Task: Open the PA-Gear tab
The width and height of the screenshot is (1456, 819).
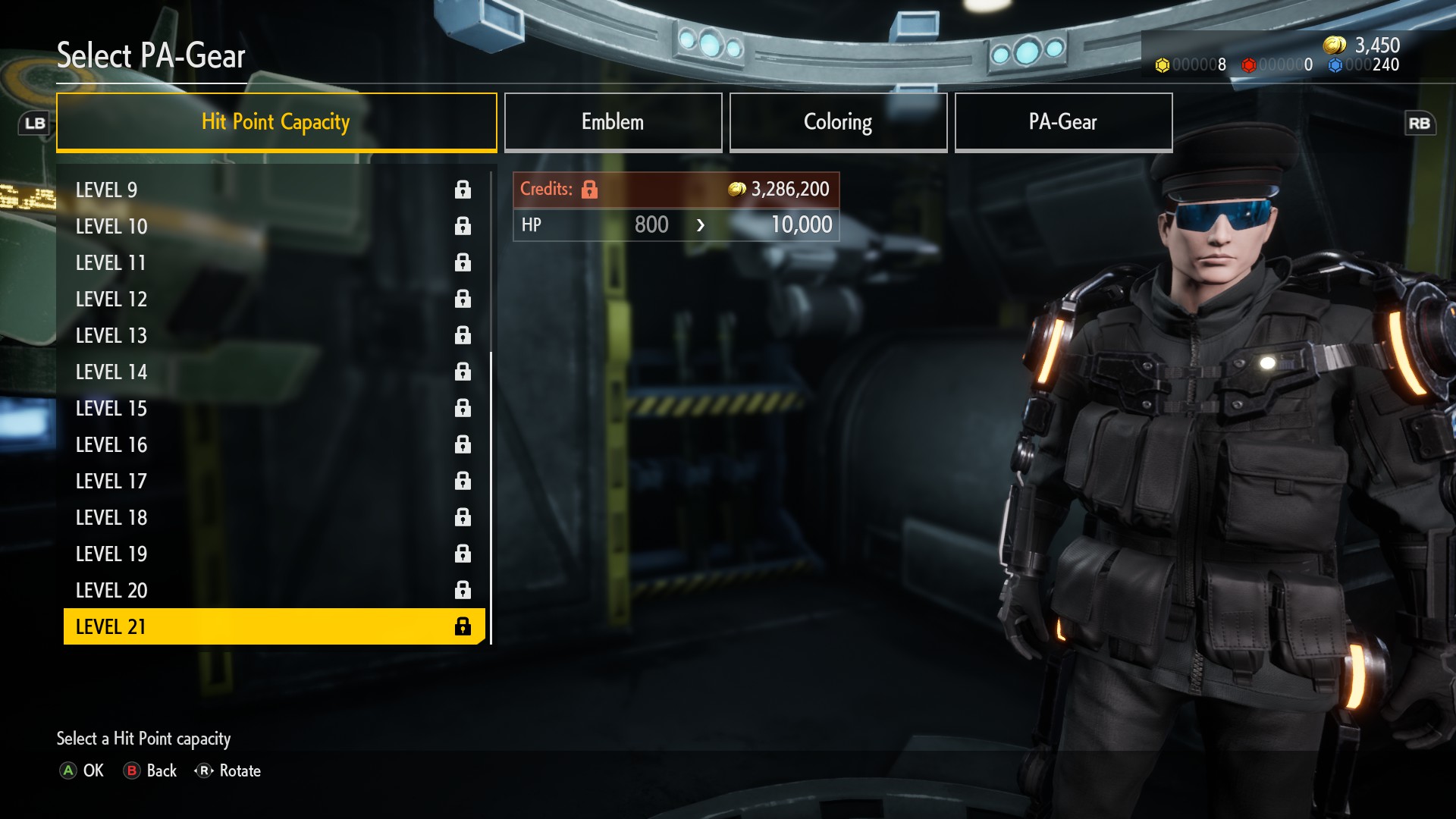Action: pos(1063,122)
